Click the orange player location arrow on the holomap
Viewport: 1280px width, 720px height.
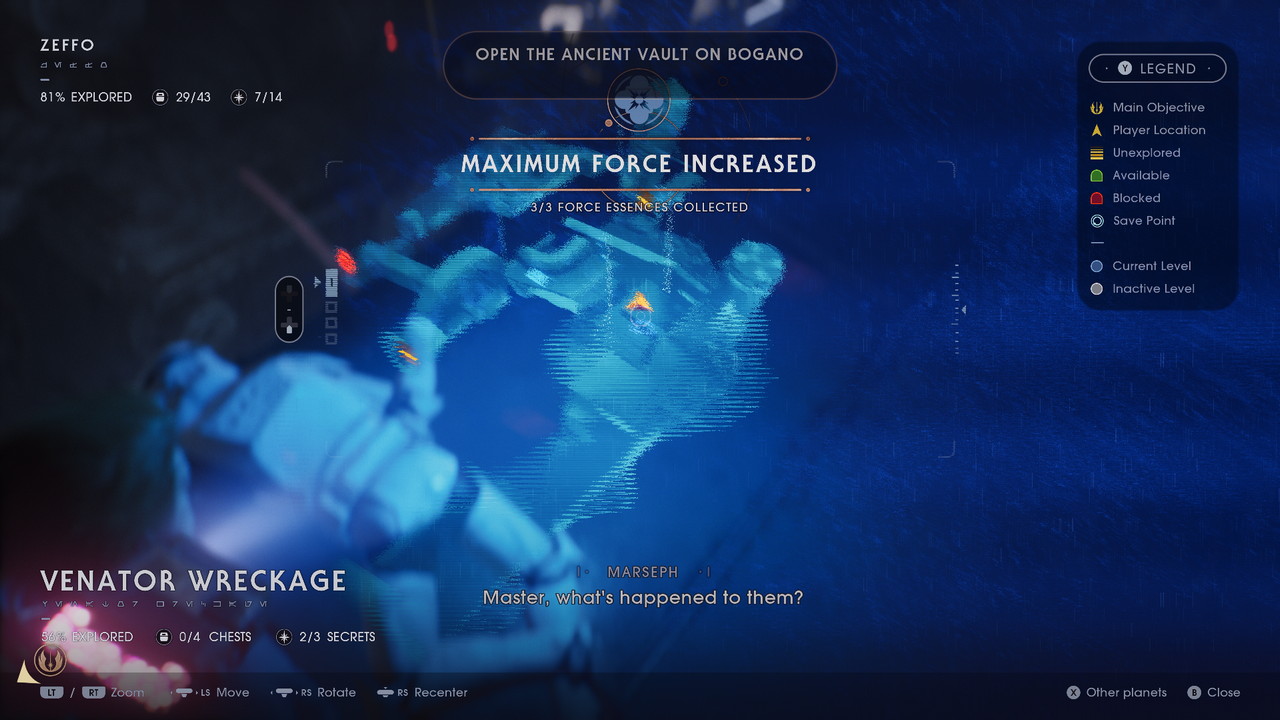click(637, 300)
